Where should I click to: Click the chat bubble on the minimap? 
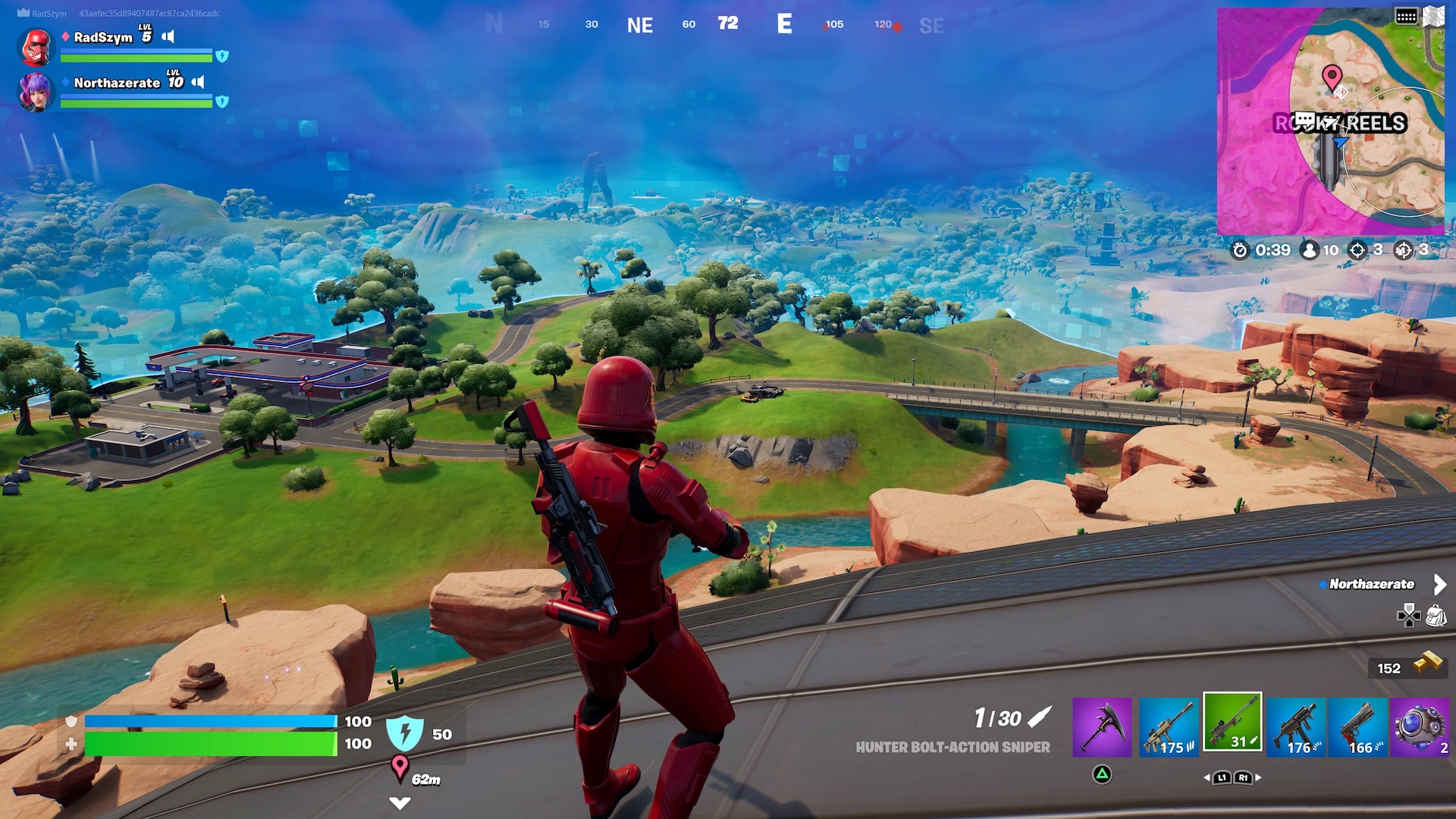(x=1304, y=120)
